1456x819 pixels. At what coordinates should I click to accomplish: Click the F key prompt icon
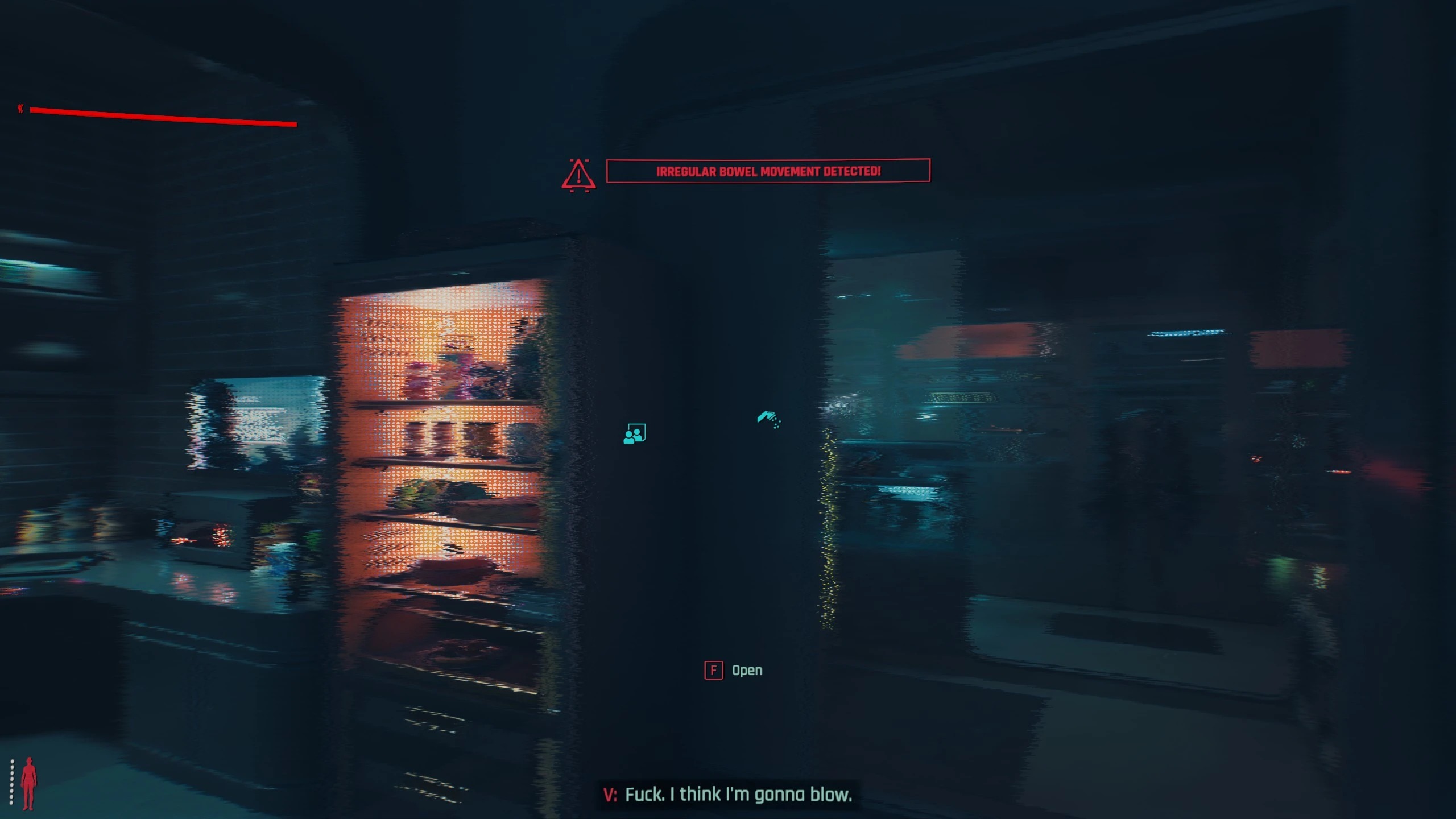[713, 670]
